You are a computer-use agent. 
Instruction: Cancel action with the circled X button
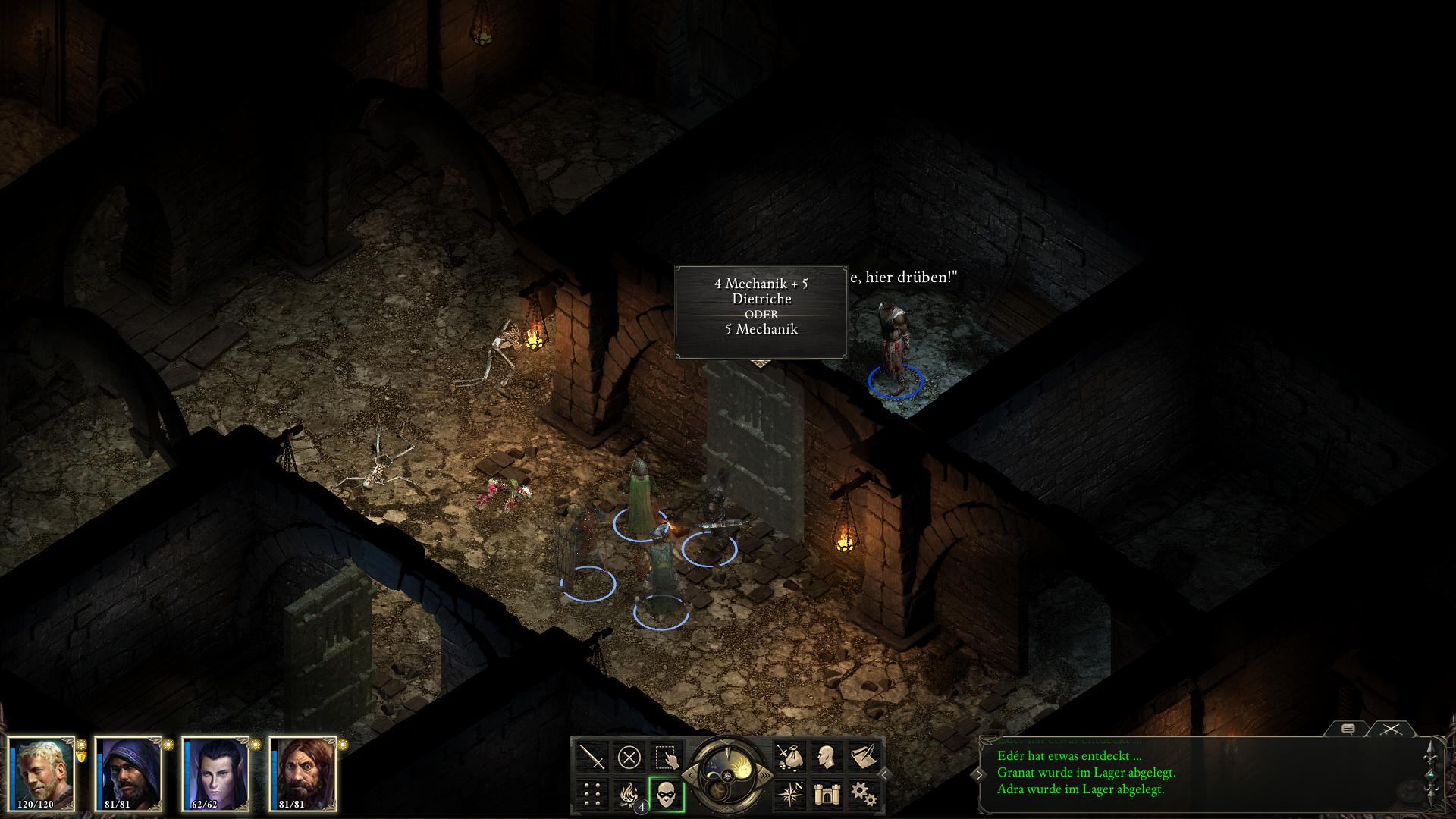click(x=629, y=757)
